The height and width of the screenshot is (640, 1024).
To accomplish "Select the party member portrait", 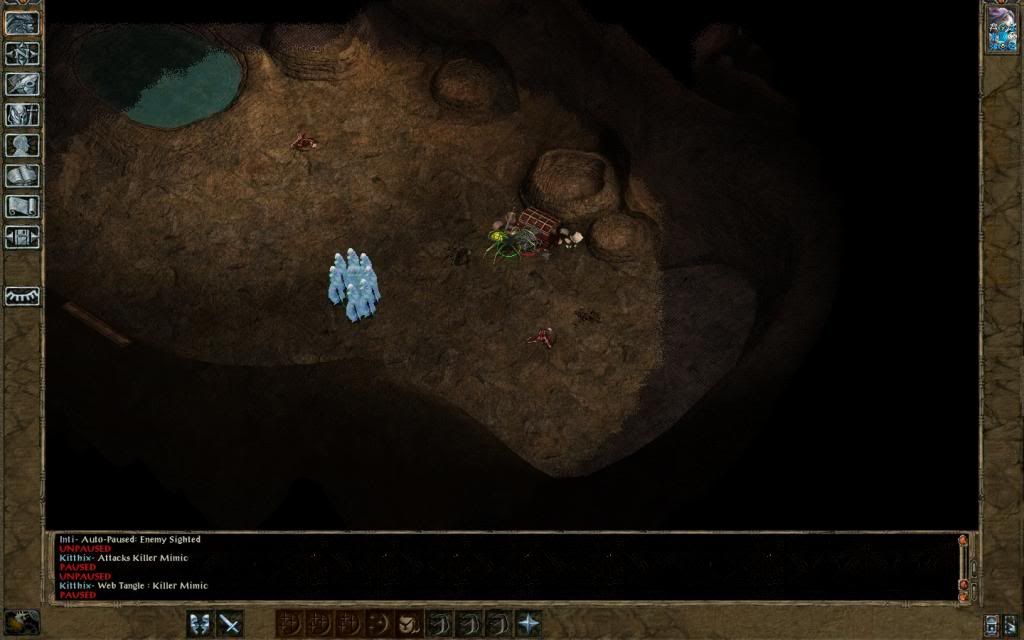I will click(x=1001, y=29).
